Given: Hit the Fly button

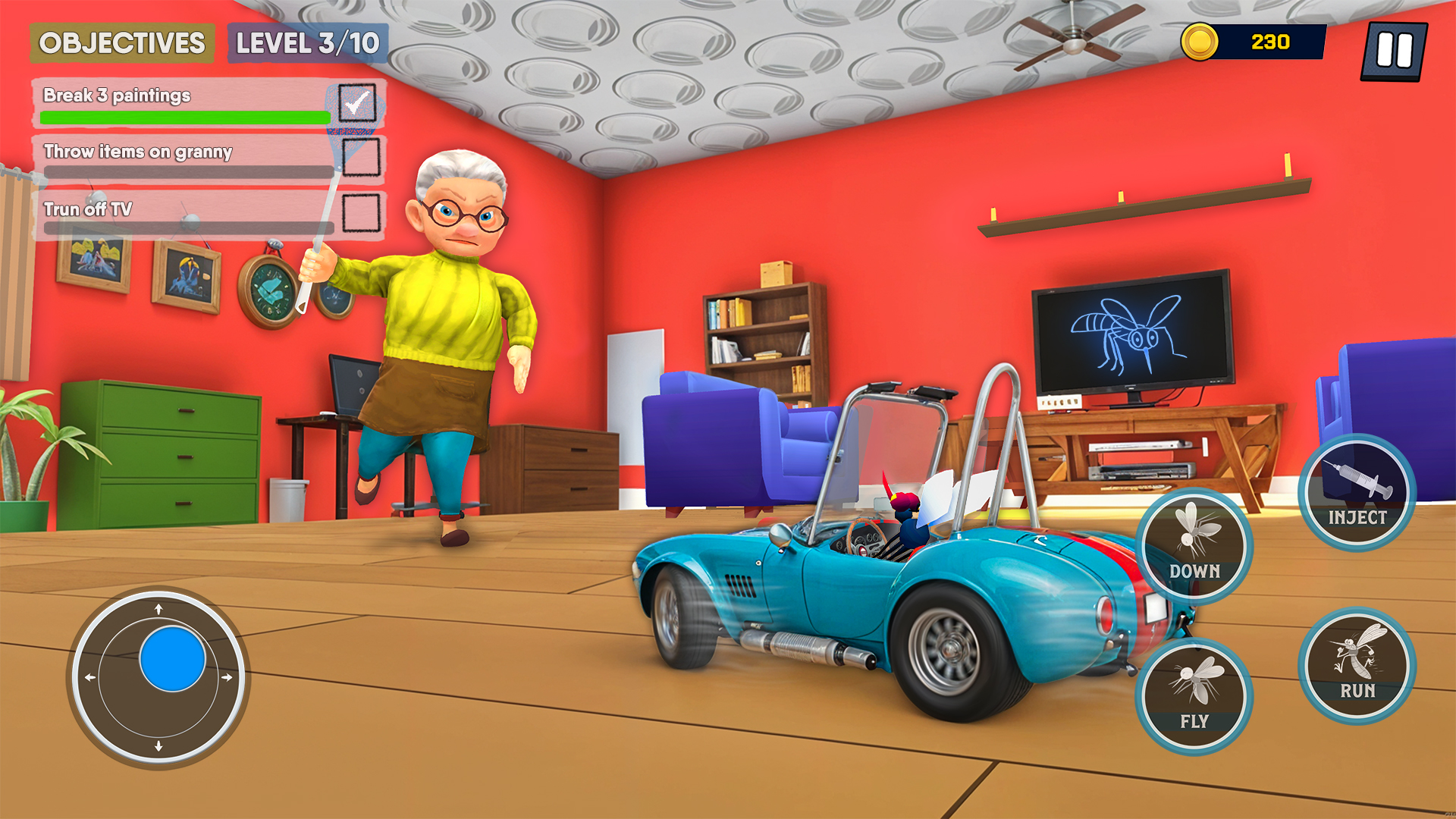Looking at the screenshot, I should [x=1194, y=696].
